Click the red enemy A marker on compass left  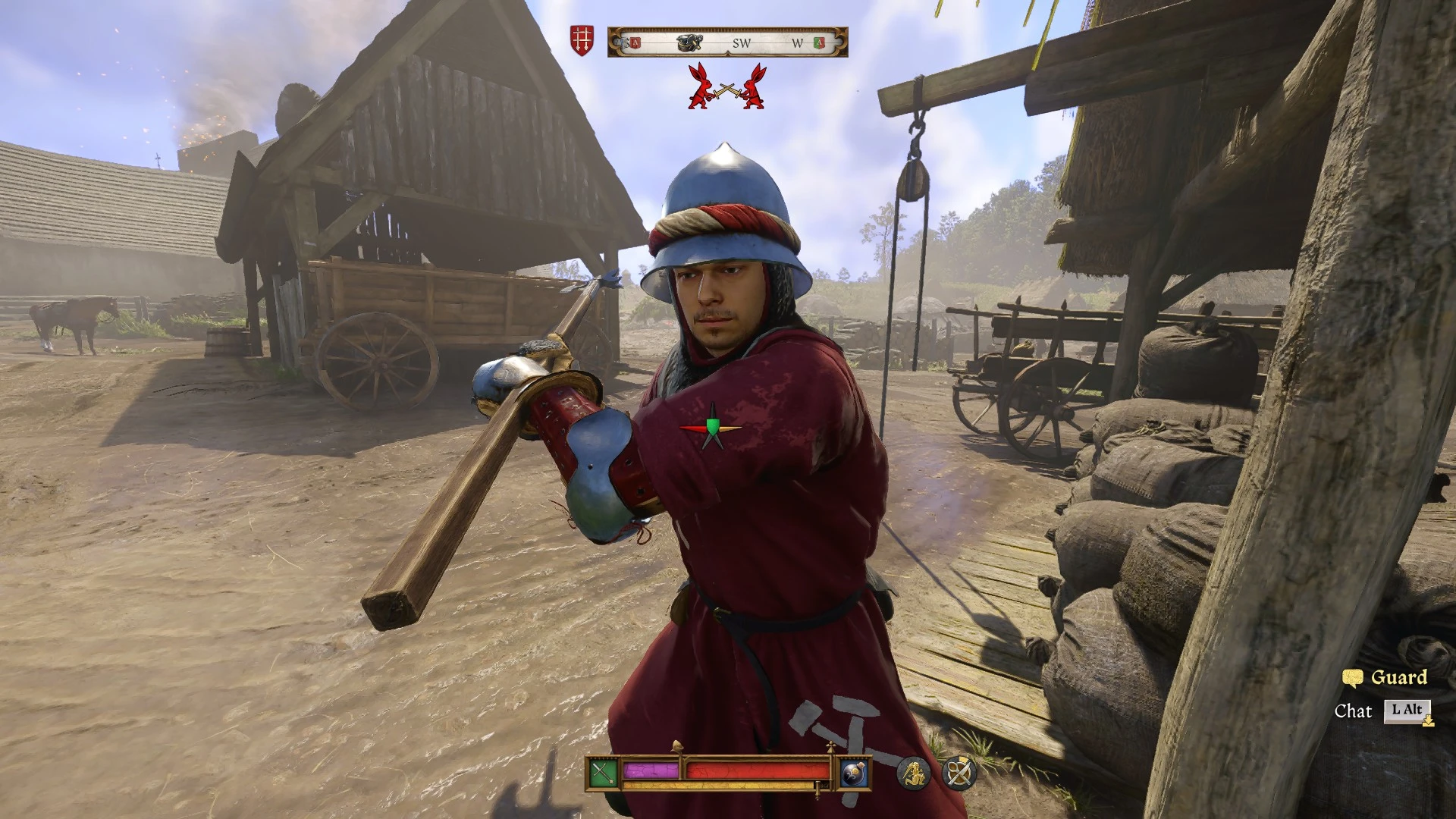(635, 42)
